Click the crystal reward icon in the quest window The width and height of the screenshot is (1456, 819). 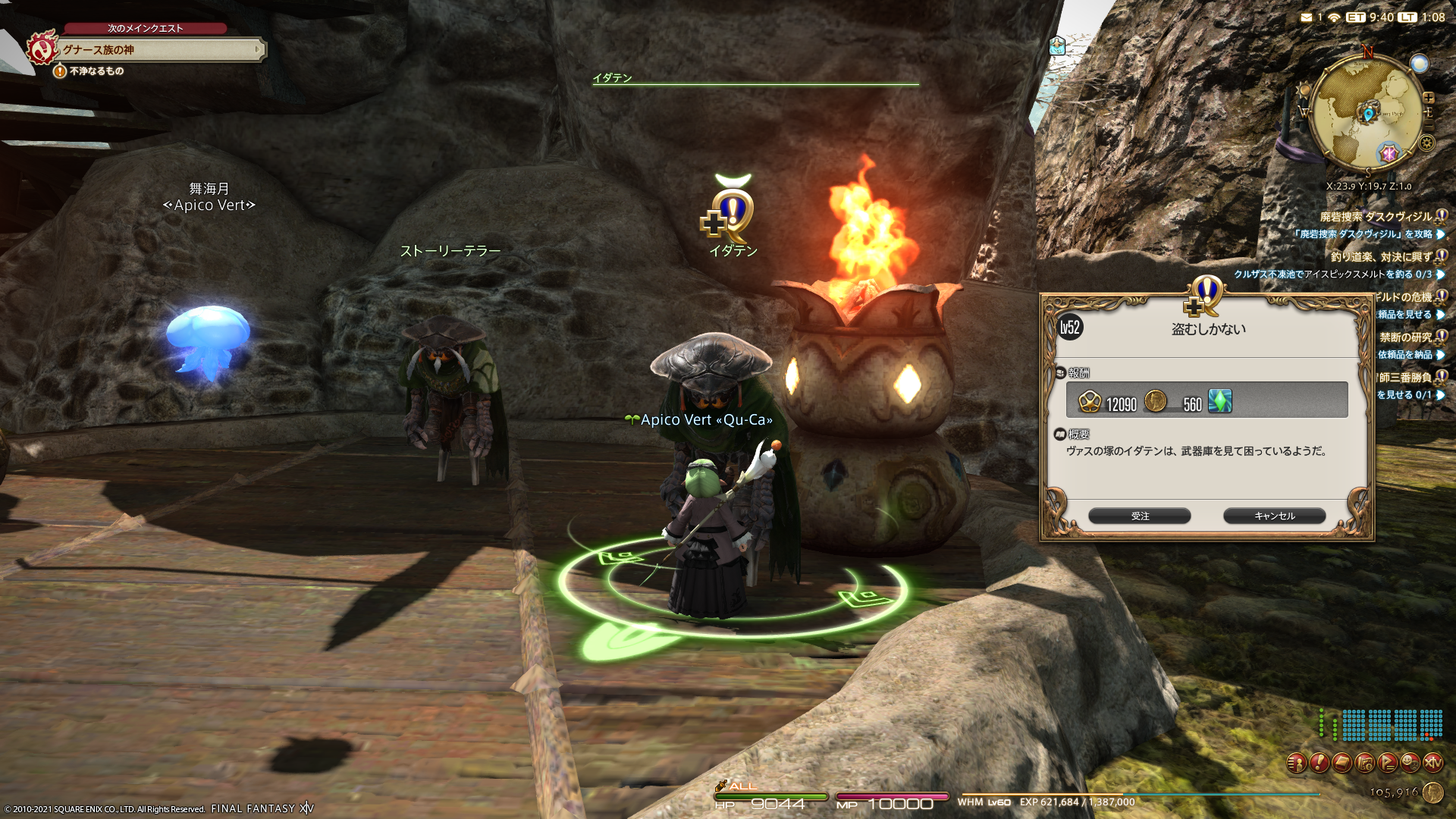pos(1219,401)
